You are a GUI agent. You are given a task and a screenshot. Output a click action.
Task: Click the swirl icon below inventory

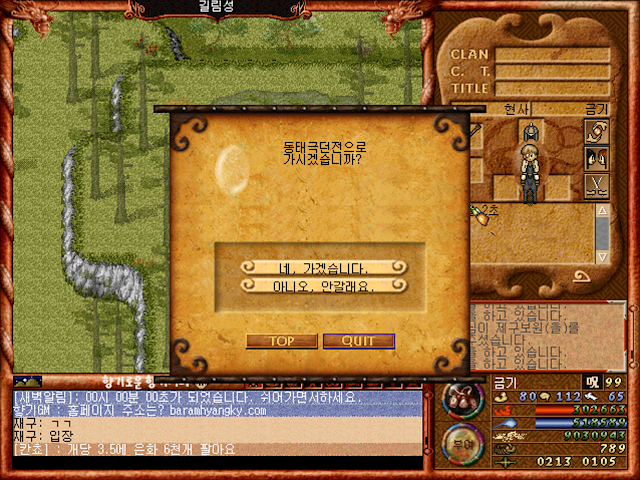tap(581, 276)
